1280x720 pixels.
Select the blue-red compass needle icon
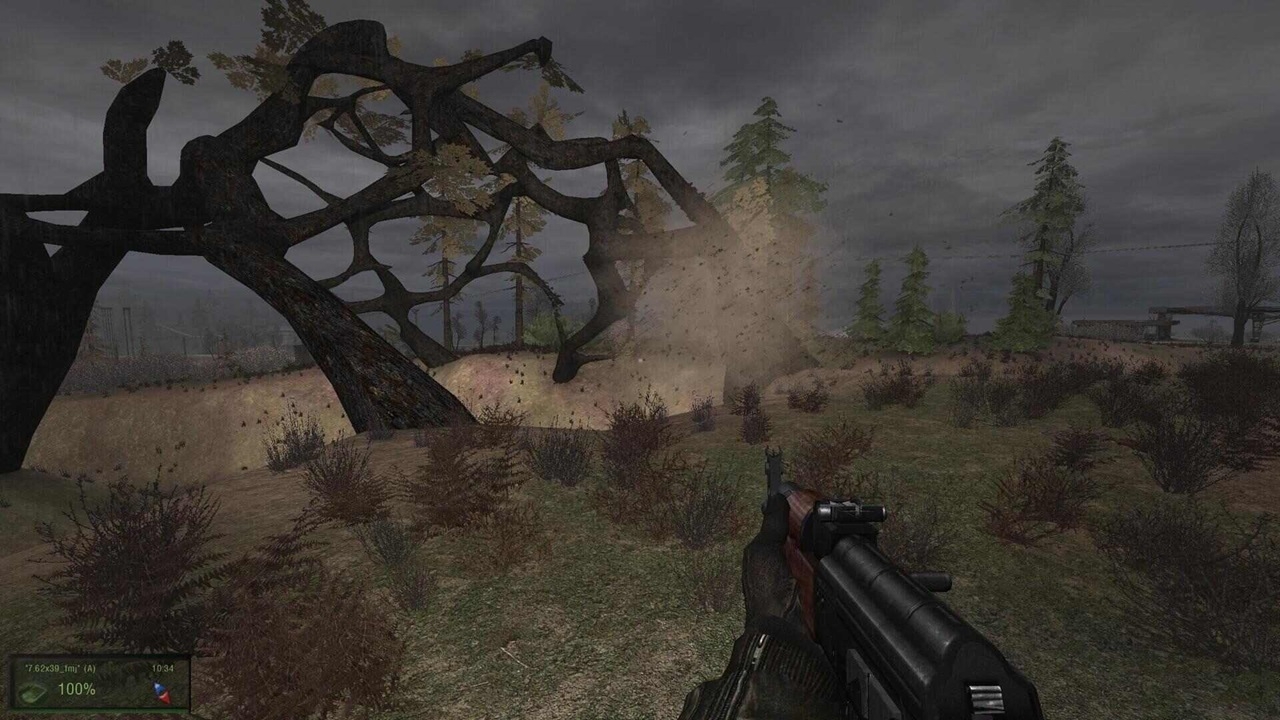click(x=161, y=691)
